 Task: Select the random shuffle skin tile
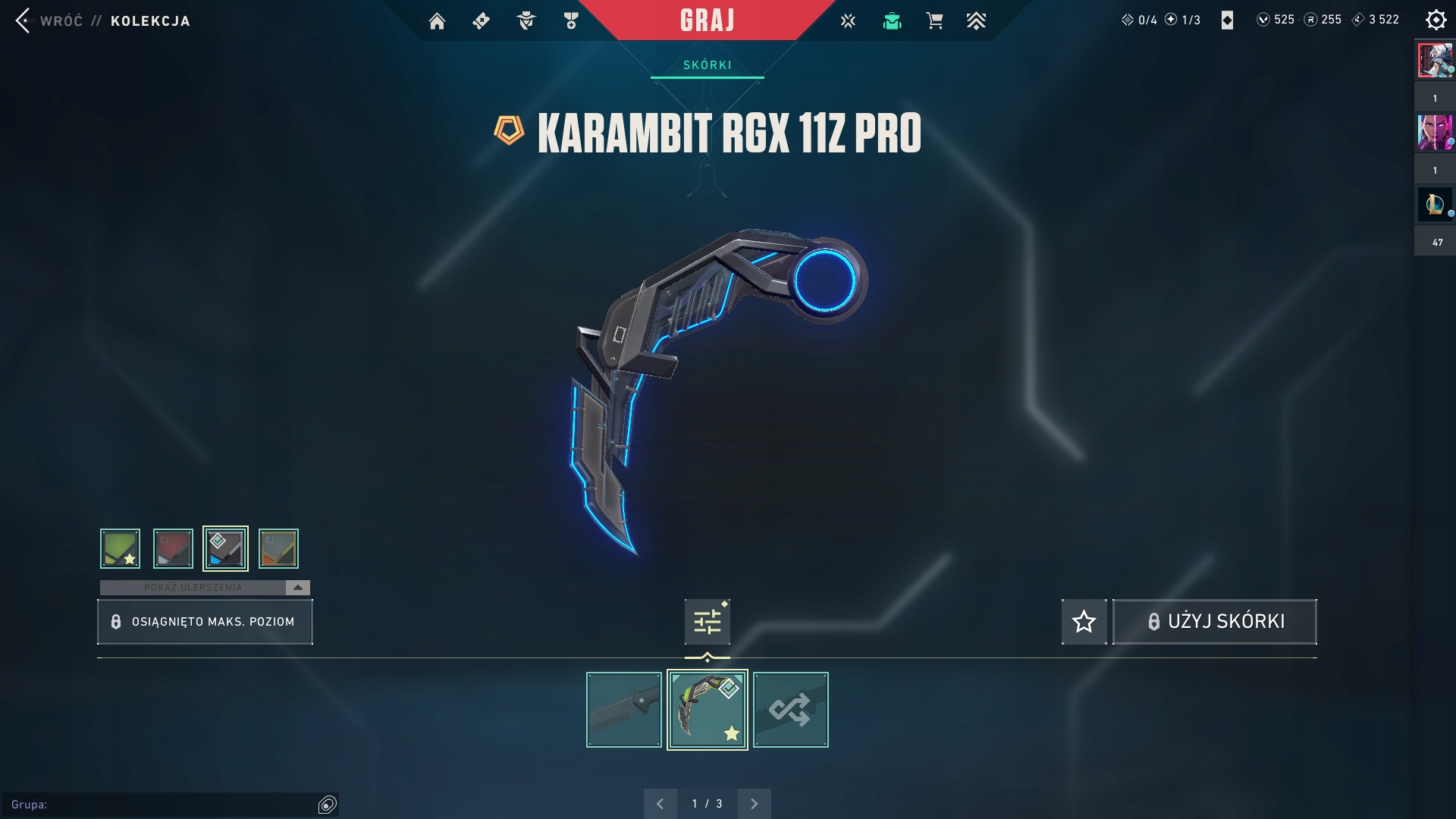click(790, 710)
